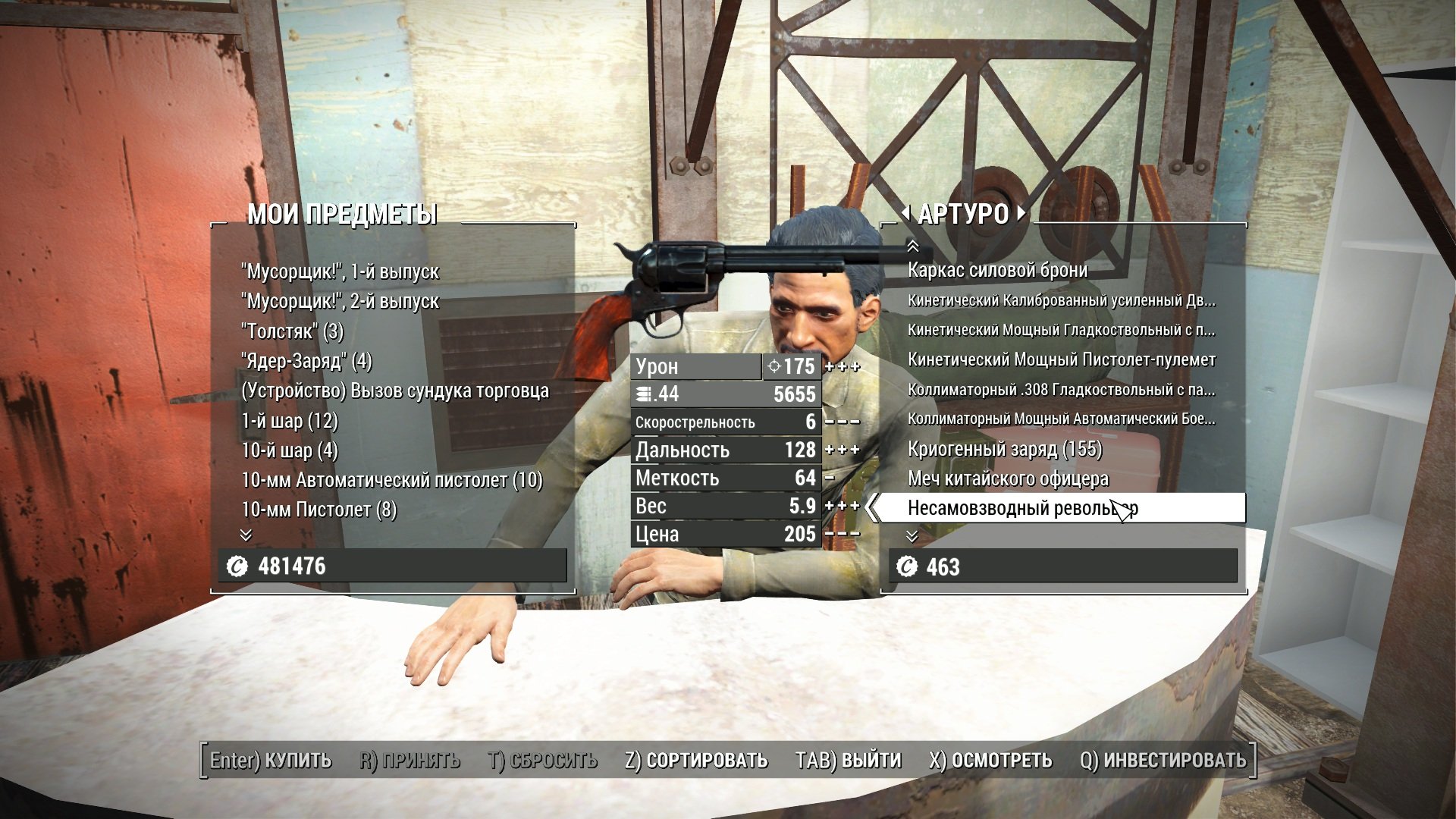The image size is (1456, 819).
Task: Select "Мусорщик!", 2-й выпуск magazine
Action: [340, 301]
